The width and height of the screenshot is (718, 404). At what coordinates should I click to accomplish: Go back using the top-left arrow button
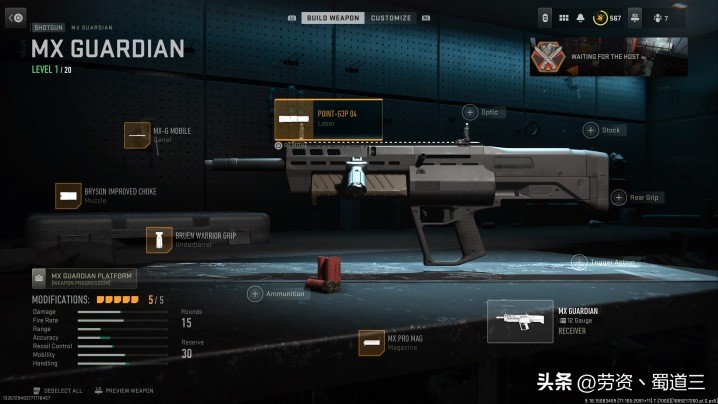(x=15, y=18)
